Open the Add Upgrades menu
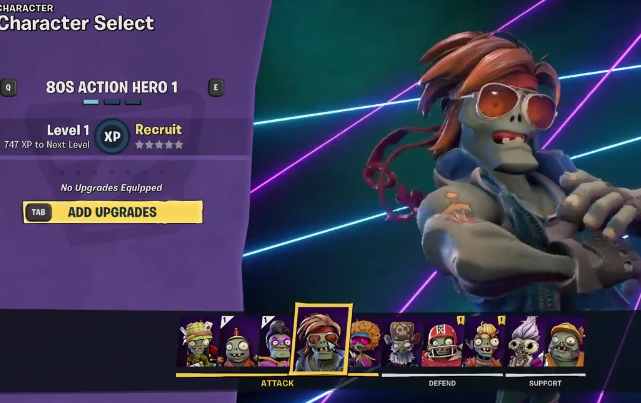 coord(112,212)
